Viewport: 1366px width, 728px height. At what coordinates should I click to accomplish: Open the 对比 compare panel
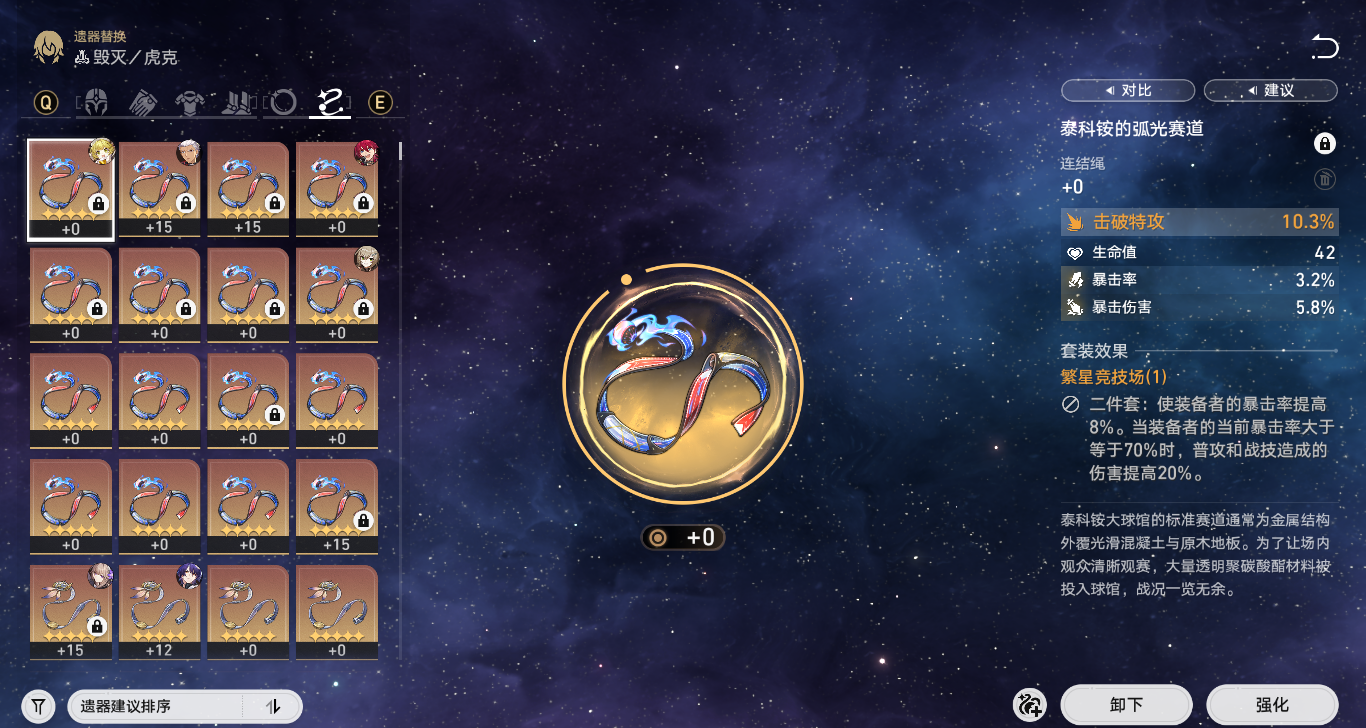click(x=1127, y=91)
